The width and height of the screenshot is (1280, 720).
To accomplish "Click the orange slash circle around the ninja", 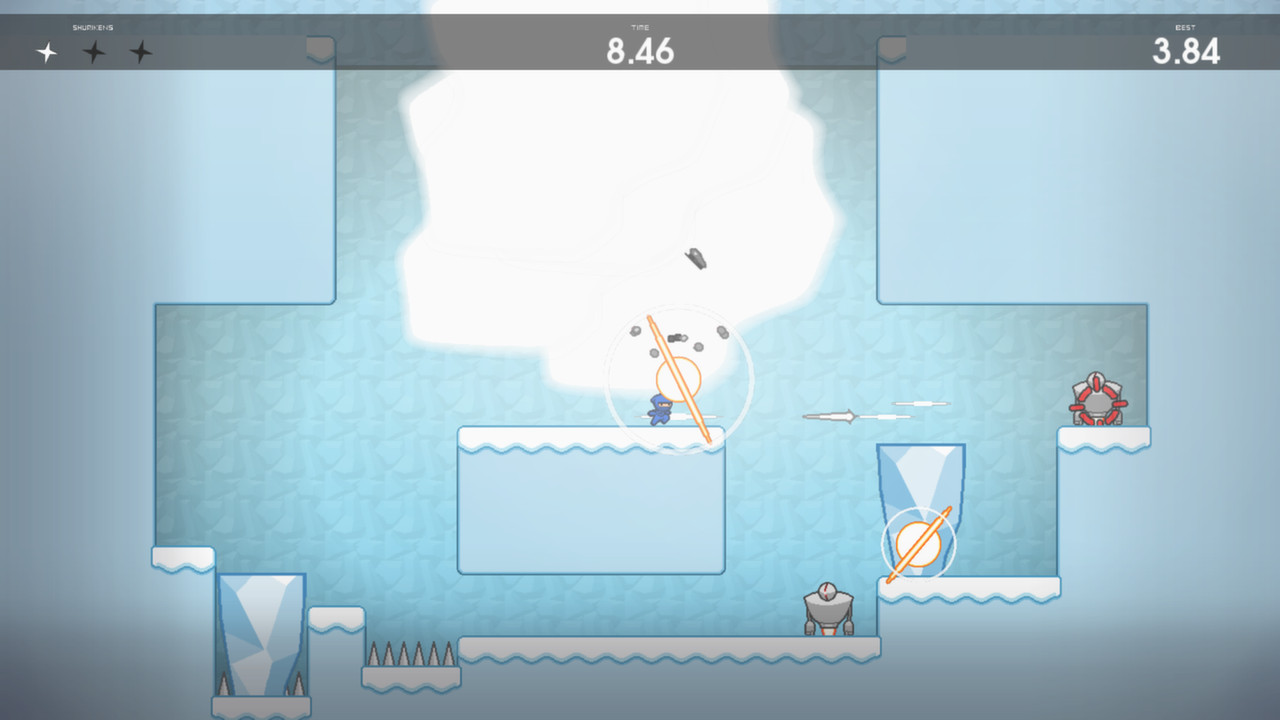I will 680,378.
